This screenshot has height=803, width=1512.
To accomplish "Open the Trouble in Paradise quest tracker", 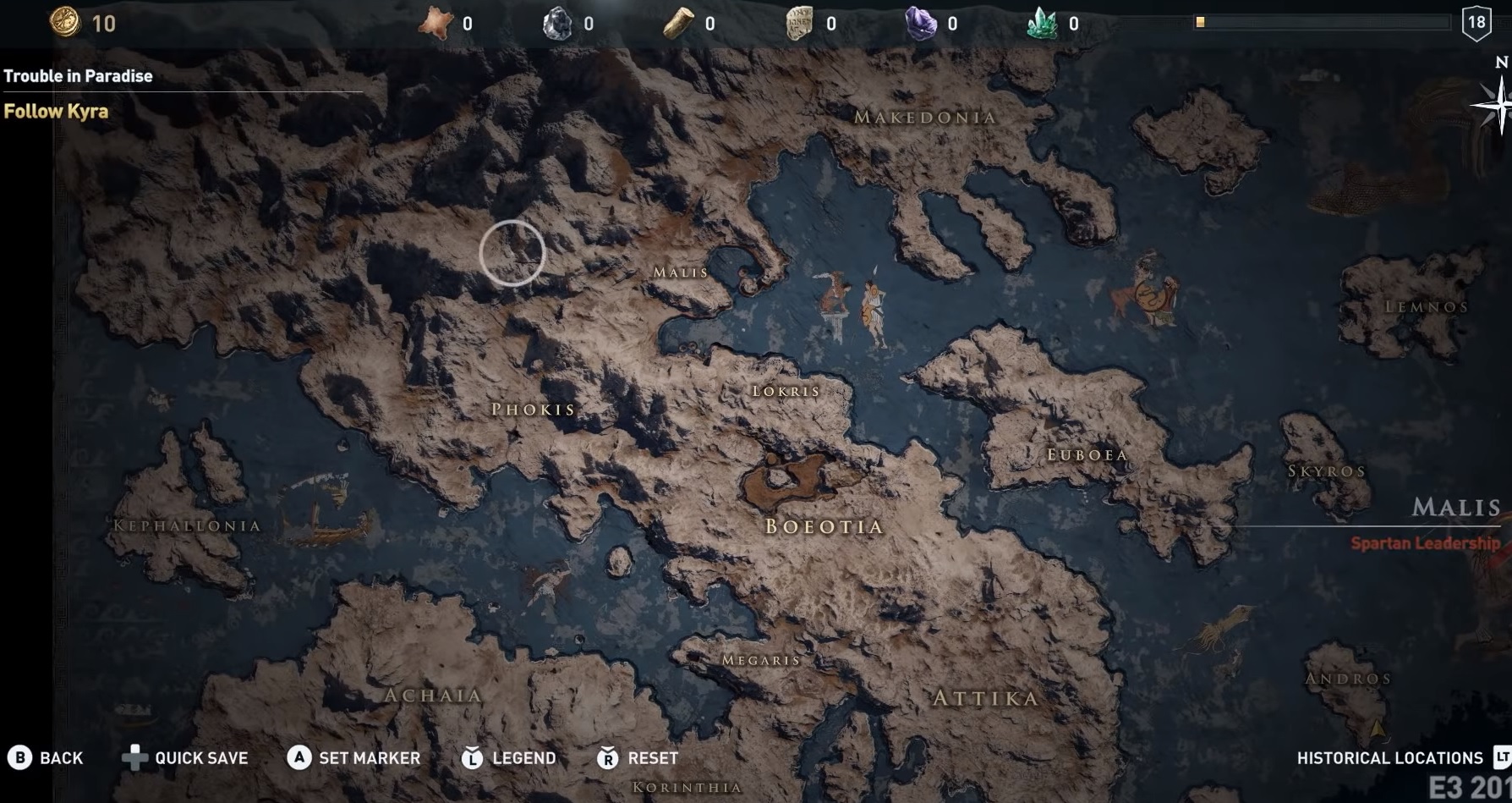I will pyautogui.click(x=79, y=76).
